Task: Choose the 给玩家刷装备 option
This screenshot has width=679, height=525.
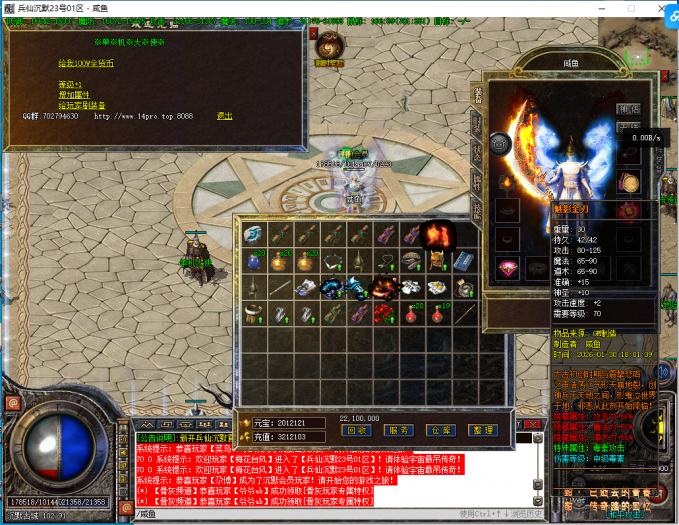Action: click(x=80, y=105)
